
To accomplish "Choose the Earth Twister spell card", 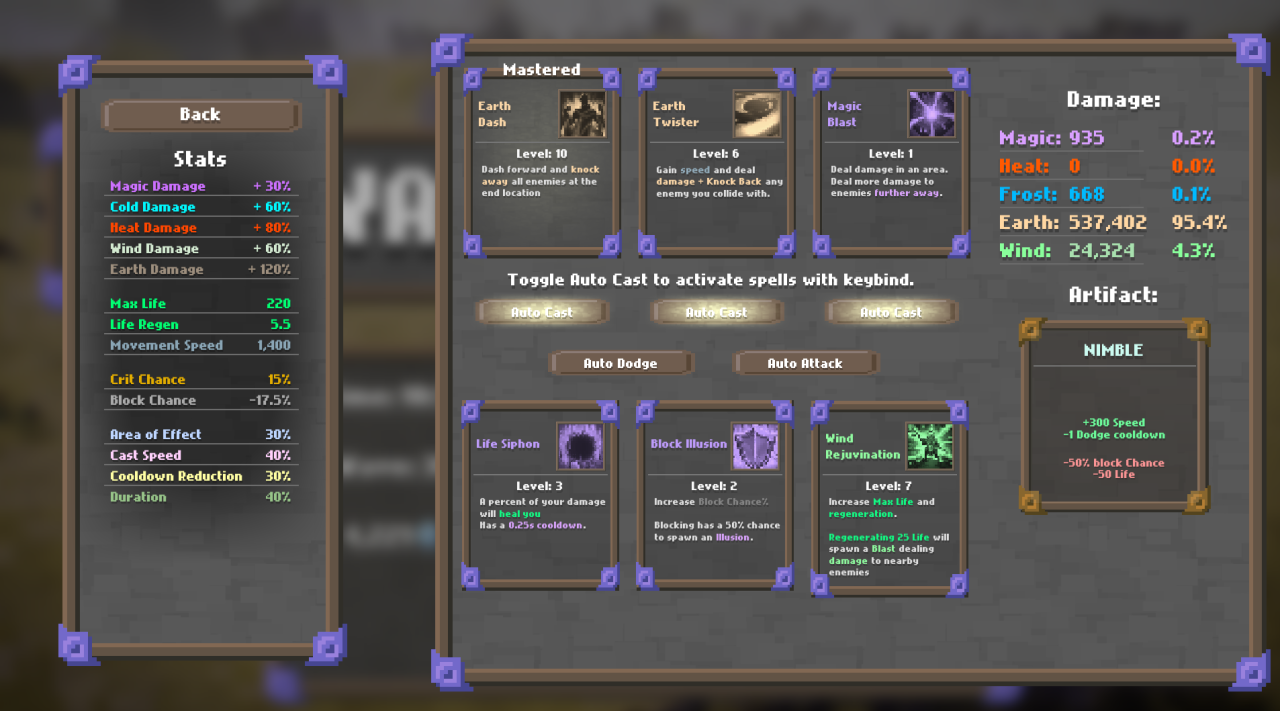I will 716,163.
